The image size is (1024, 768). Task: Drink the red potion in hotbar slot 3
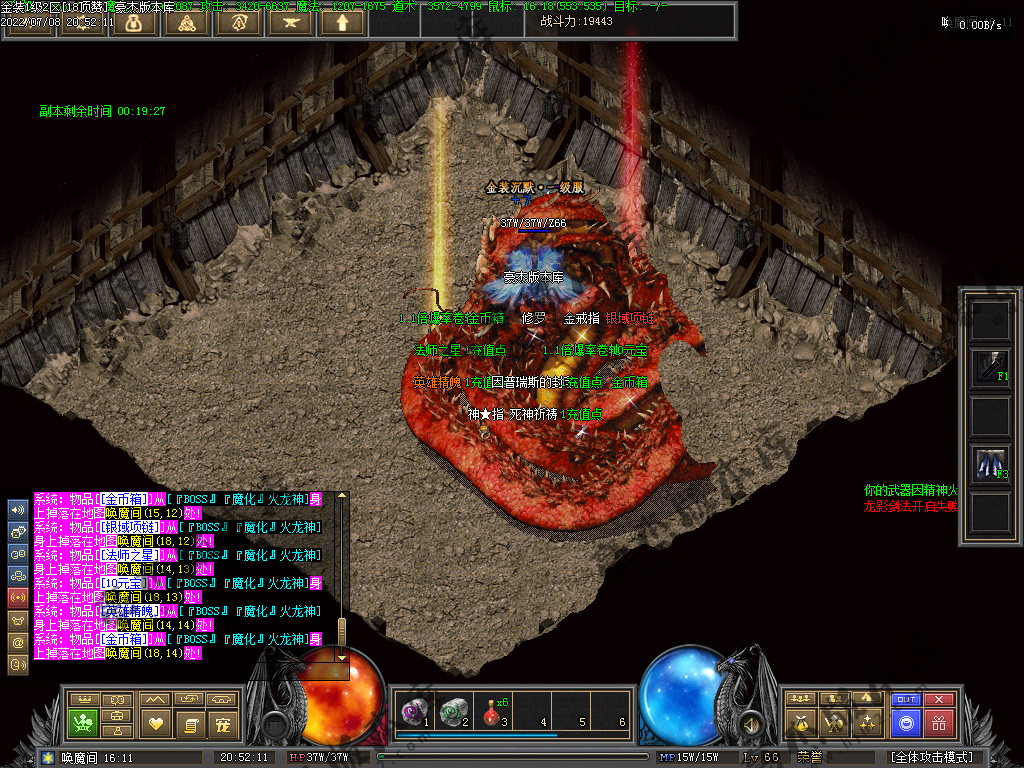click(492, 711)
